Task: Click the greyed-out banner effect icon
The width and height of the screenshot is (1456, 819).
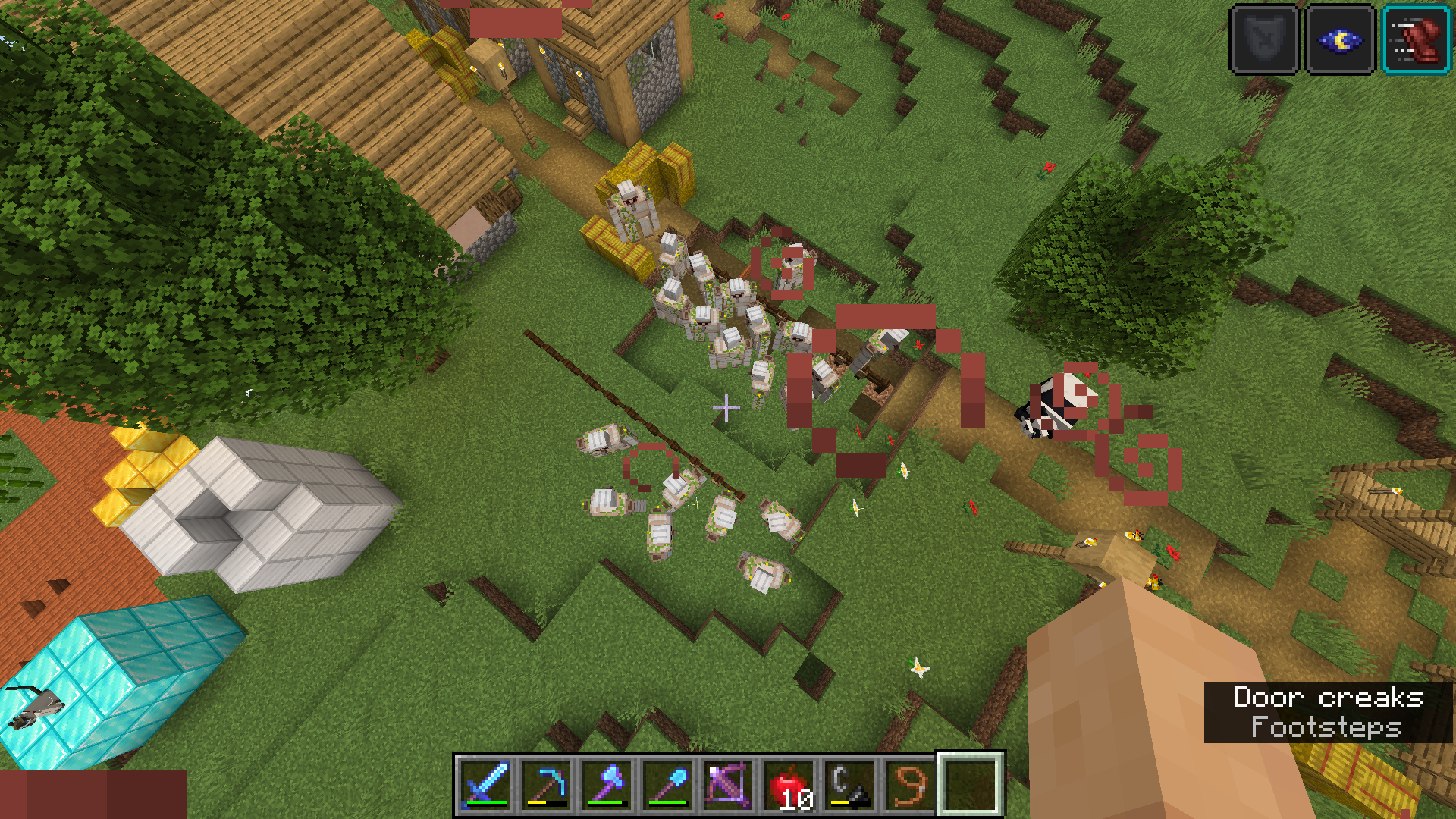Action: [1264, 39]
